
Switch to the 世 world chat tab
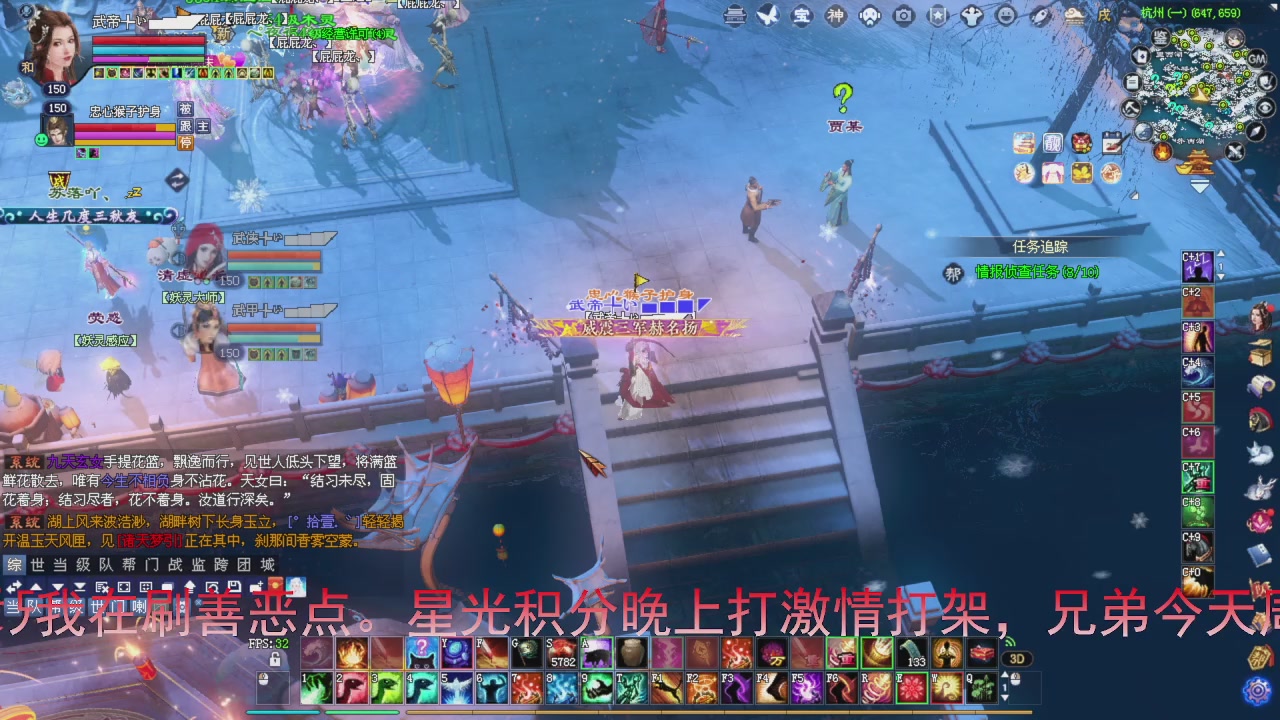point(37,564)
